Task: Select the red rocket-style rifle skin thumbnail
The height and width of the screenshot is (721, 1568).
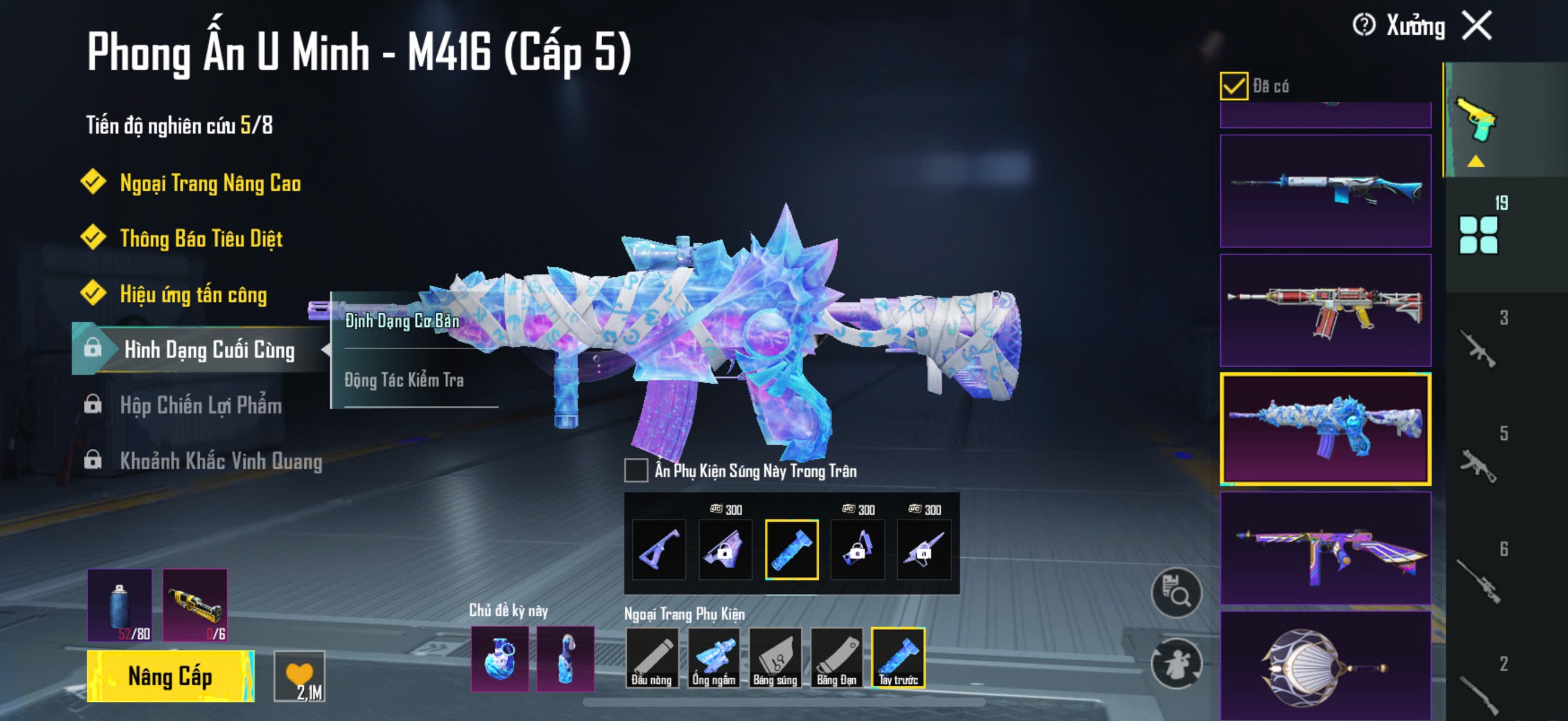Action: click(1325, 310)
